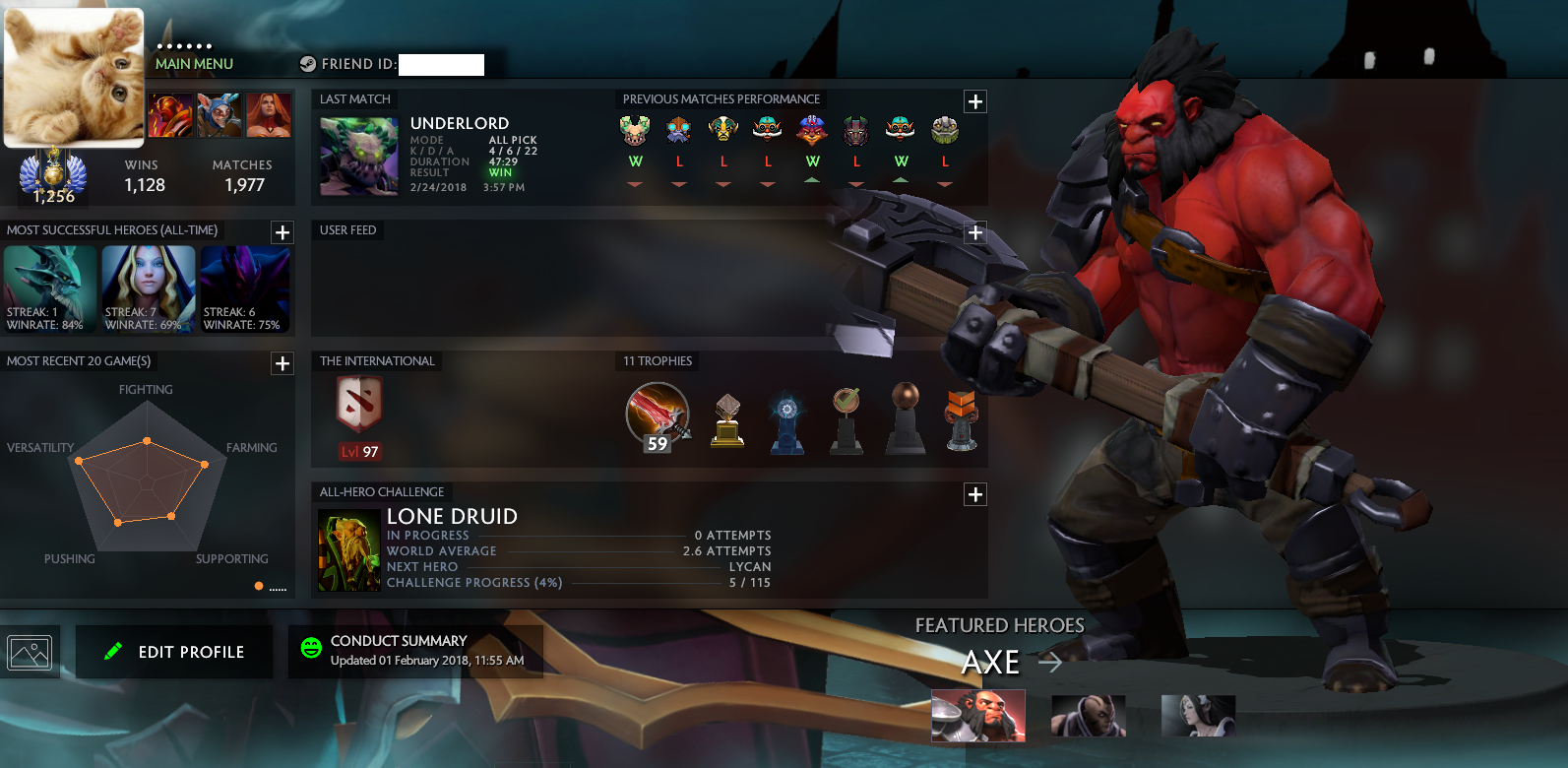Screen dimensions: 1568x768
Task: Select the hero with 84% winrate
Action: 50,288
